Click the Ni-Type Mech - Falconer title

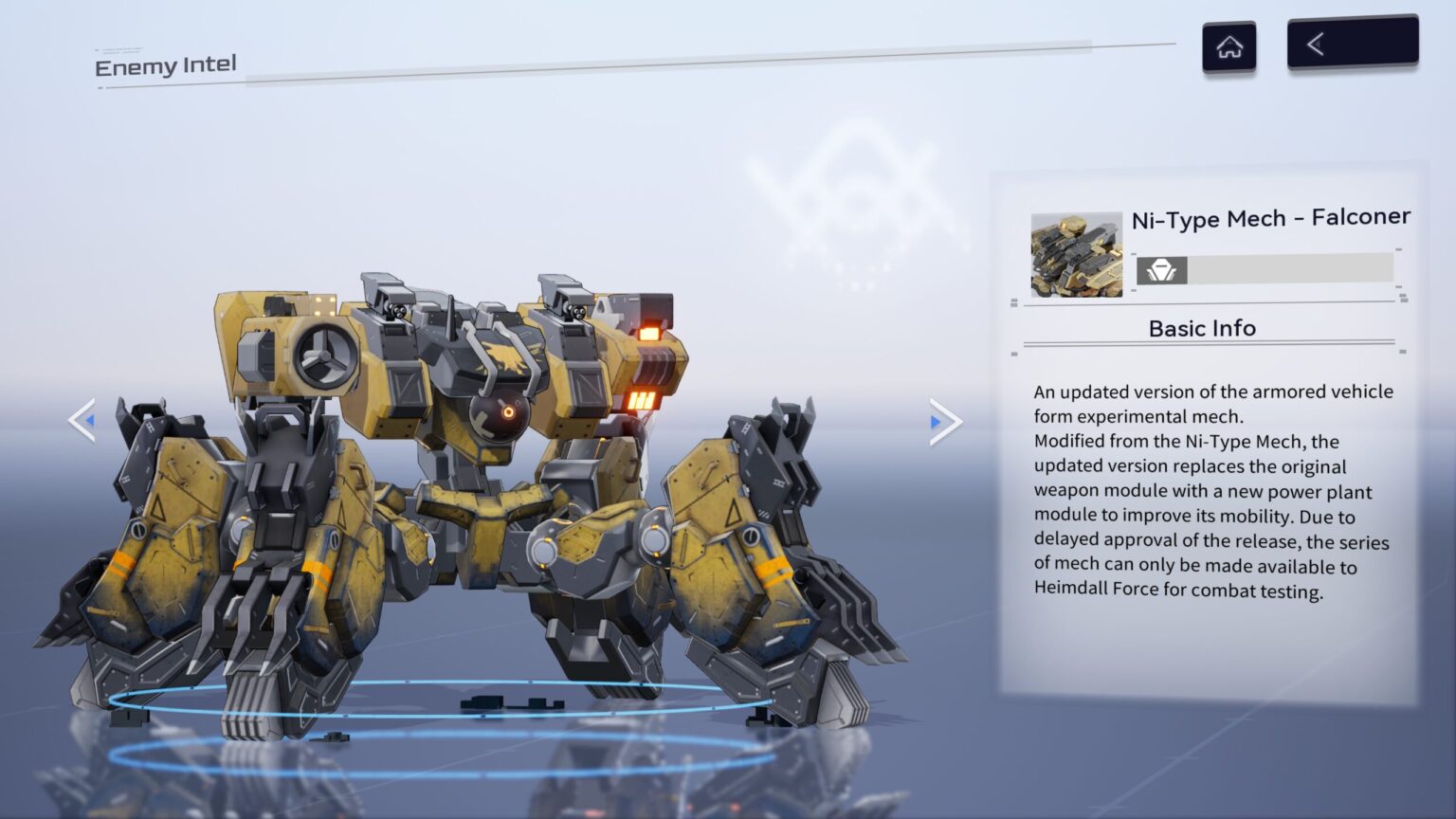(x=1268, y=217)
